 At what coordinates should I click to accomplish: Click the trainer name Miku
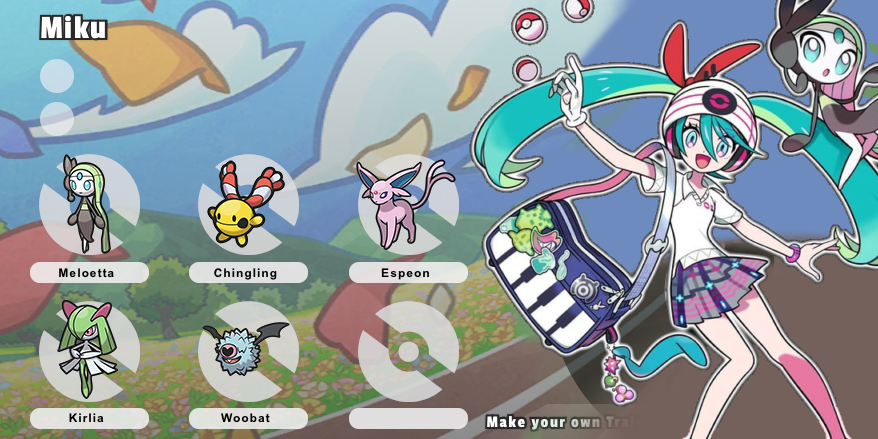(73, 28)
